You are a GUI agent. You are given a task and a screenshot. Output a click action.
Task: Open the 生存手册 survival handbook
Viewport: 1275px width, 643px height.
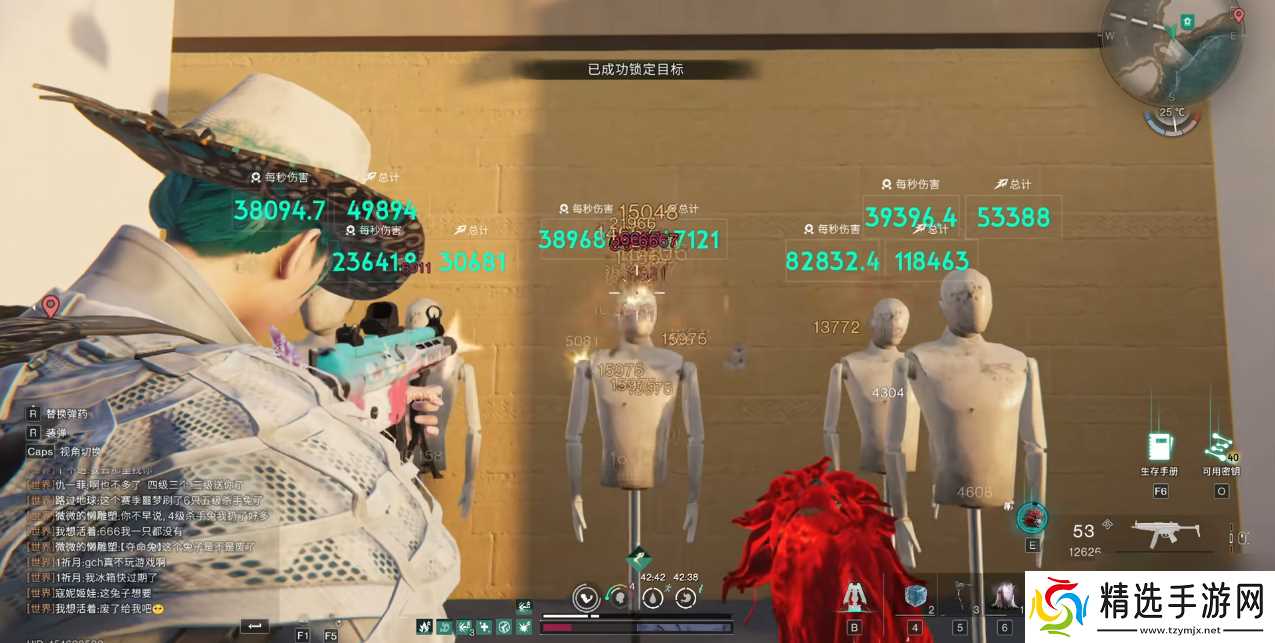[x=1160, y=448]
